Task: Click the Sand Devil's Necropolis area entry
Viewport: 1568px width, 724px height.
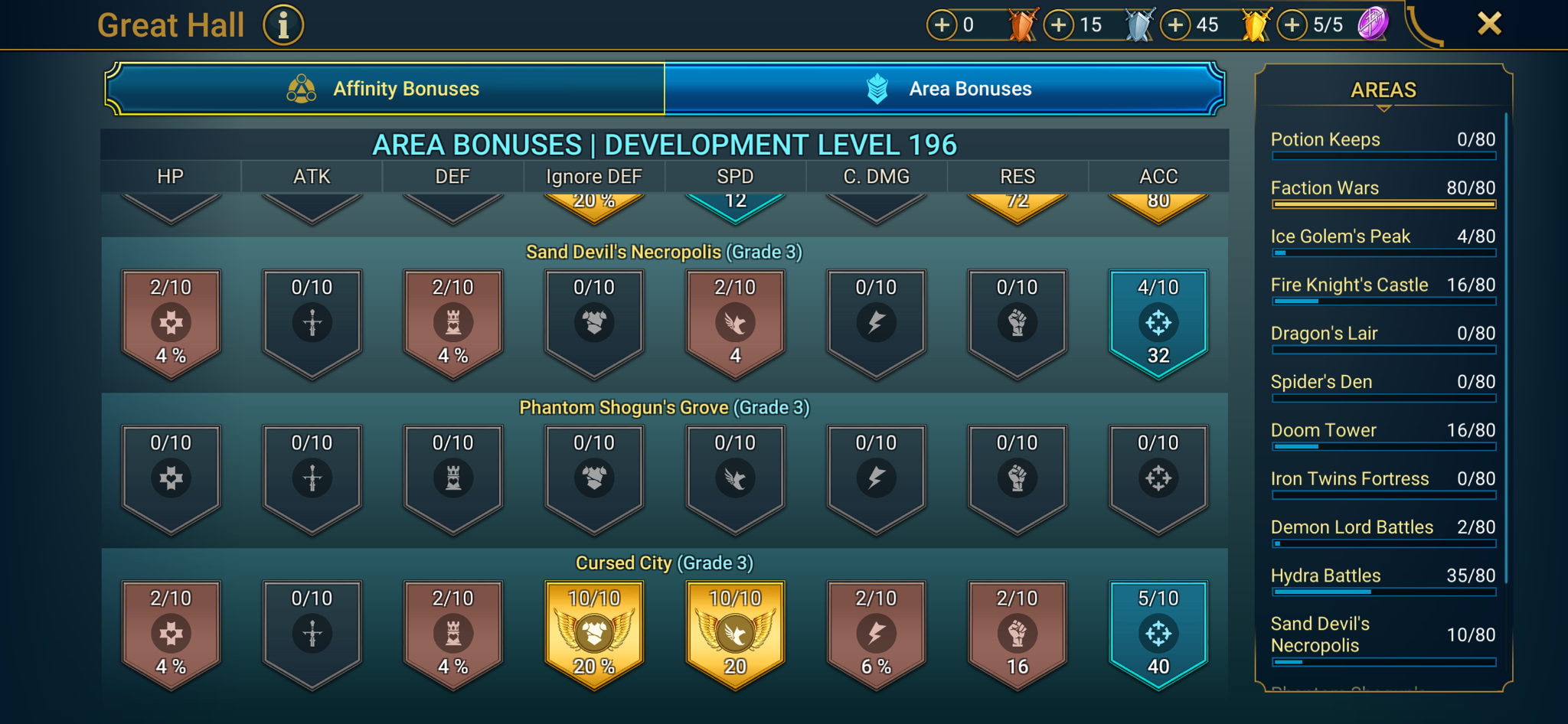Action: click(1382, 635)
